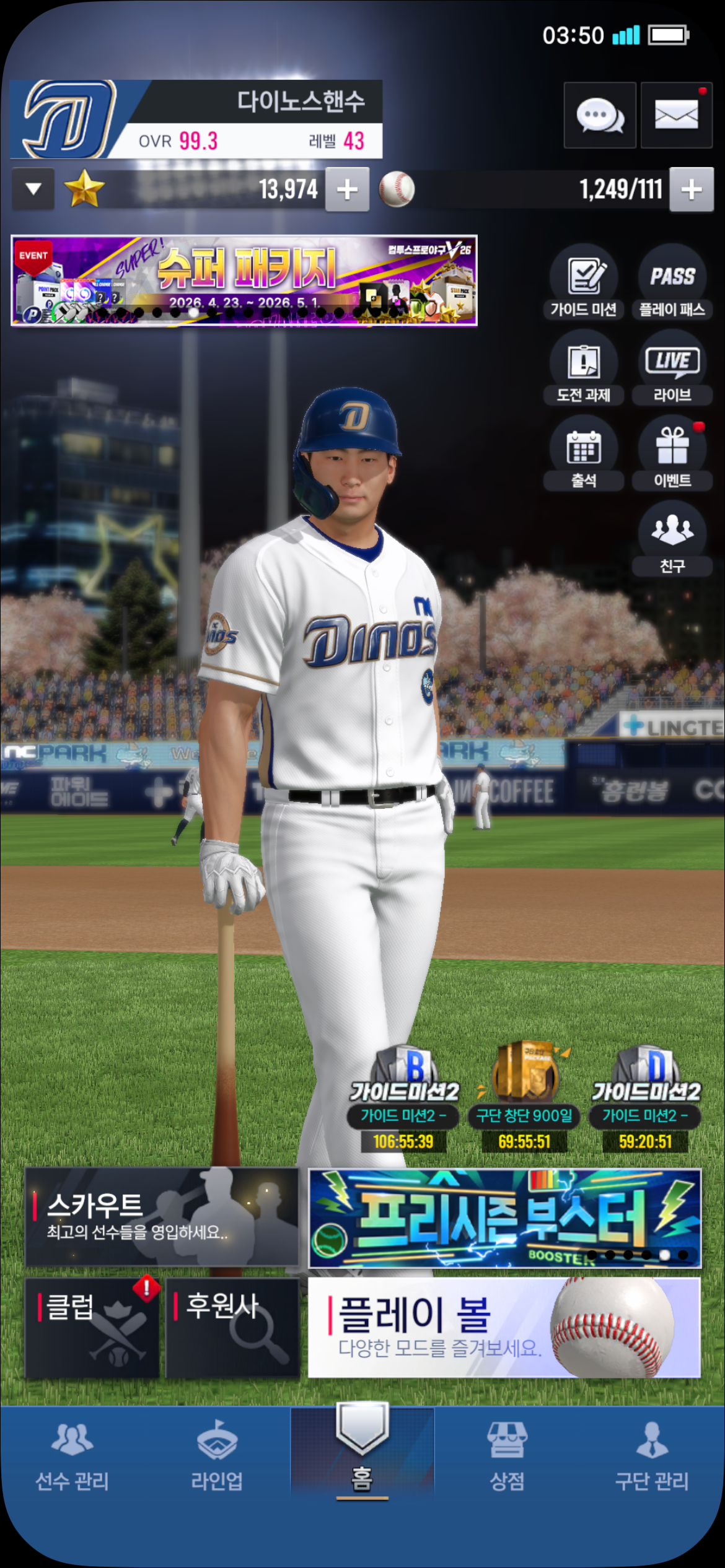Open the 이벤트 gift box icon
The width and height of the screenshot is (725, 1568).
[672, 454]
